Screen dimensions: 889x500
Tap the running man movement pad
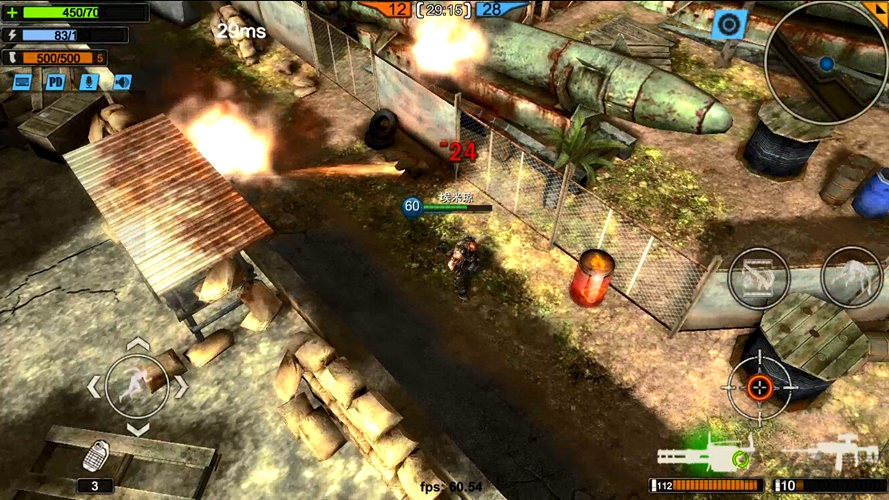[136, 386]
